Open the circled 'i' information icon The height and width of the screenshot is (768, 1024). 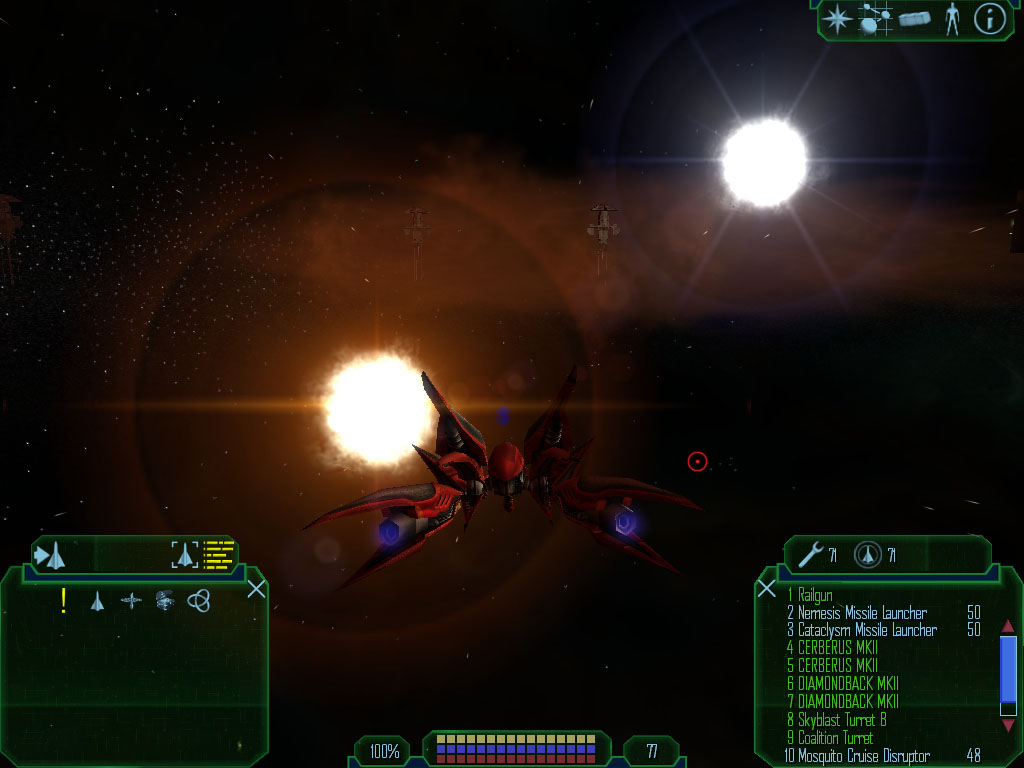point(989,18)
